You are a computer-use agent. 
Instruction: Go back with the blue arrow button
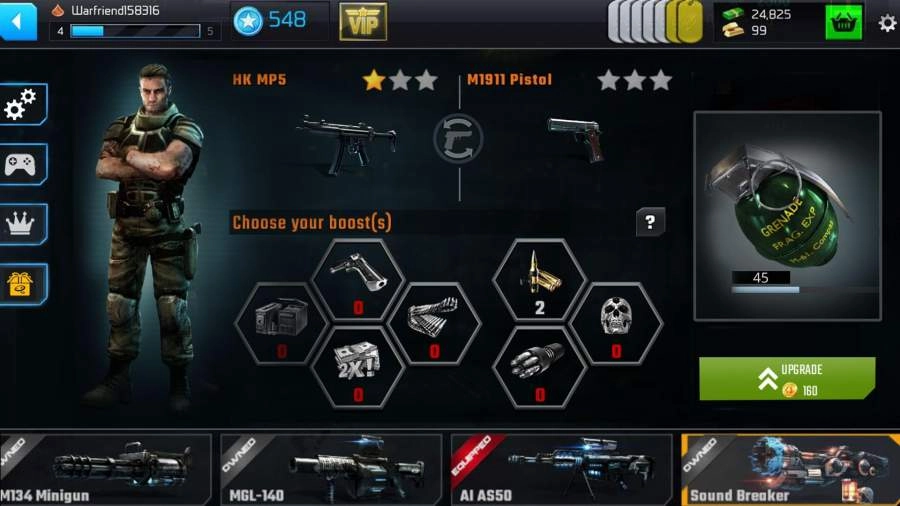18,21
